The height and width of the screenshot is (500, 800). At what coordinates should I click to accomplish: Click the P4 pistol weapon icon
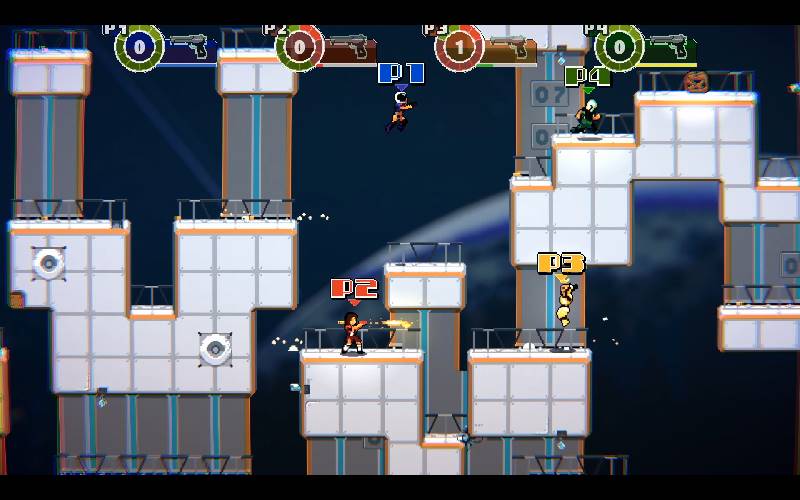(669, 46)
